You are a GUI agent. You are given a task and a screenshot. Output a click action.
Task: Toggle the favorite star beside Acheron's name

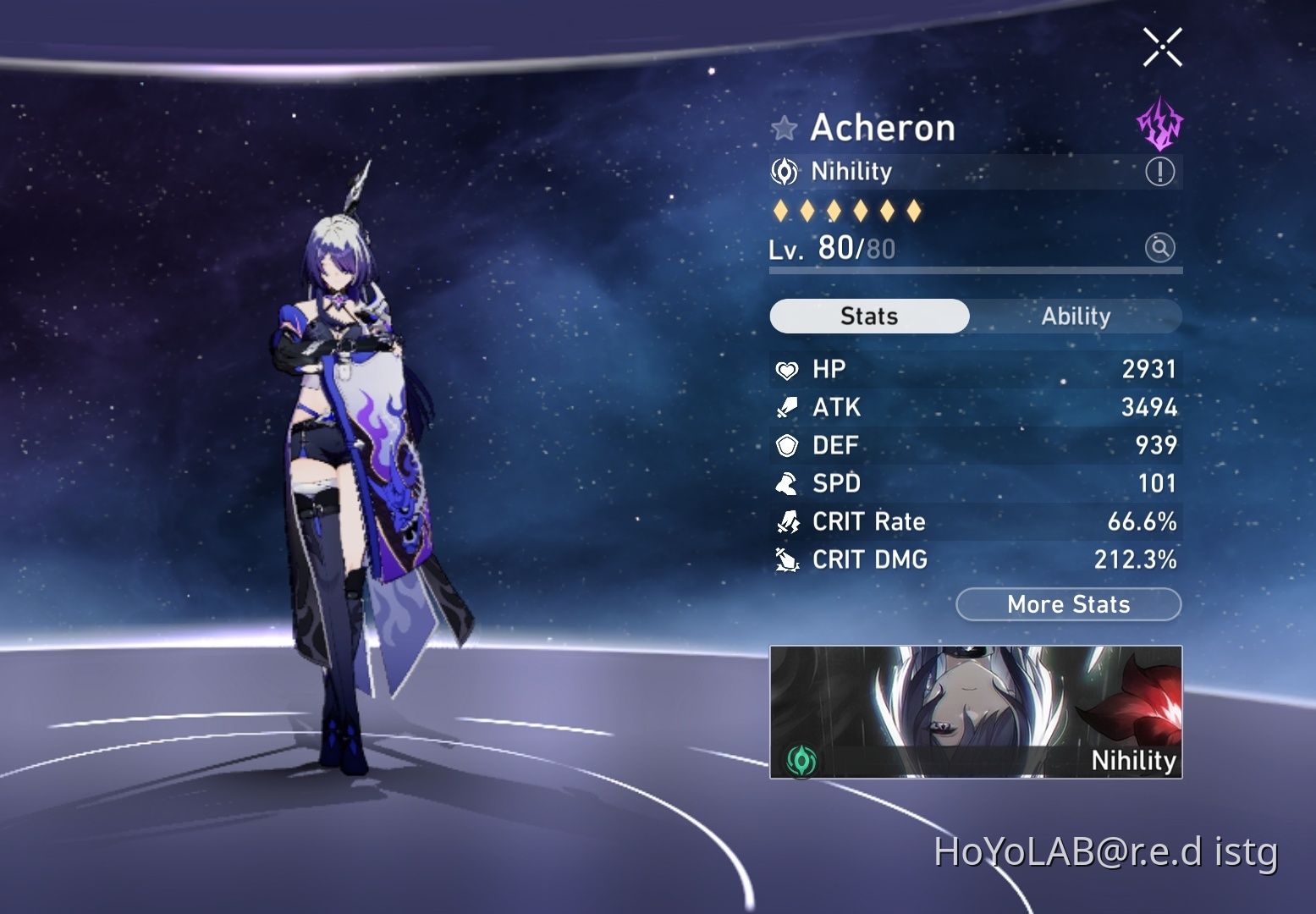pos(785,128)
